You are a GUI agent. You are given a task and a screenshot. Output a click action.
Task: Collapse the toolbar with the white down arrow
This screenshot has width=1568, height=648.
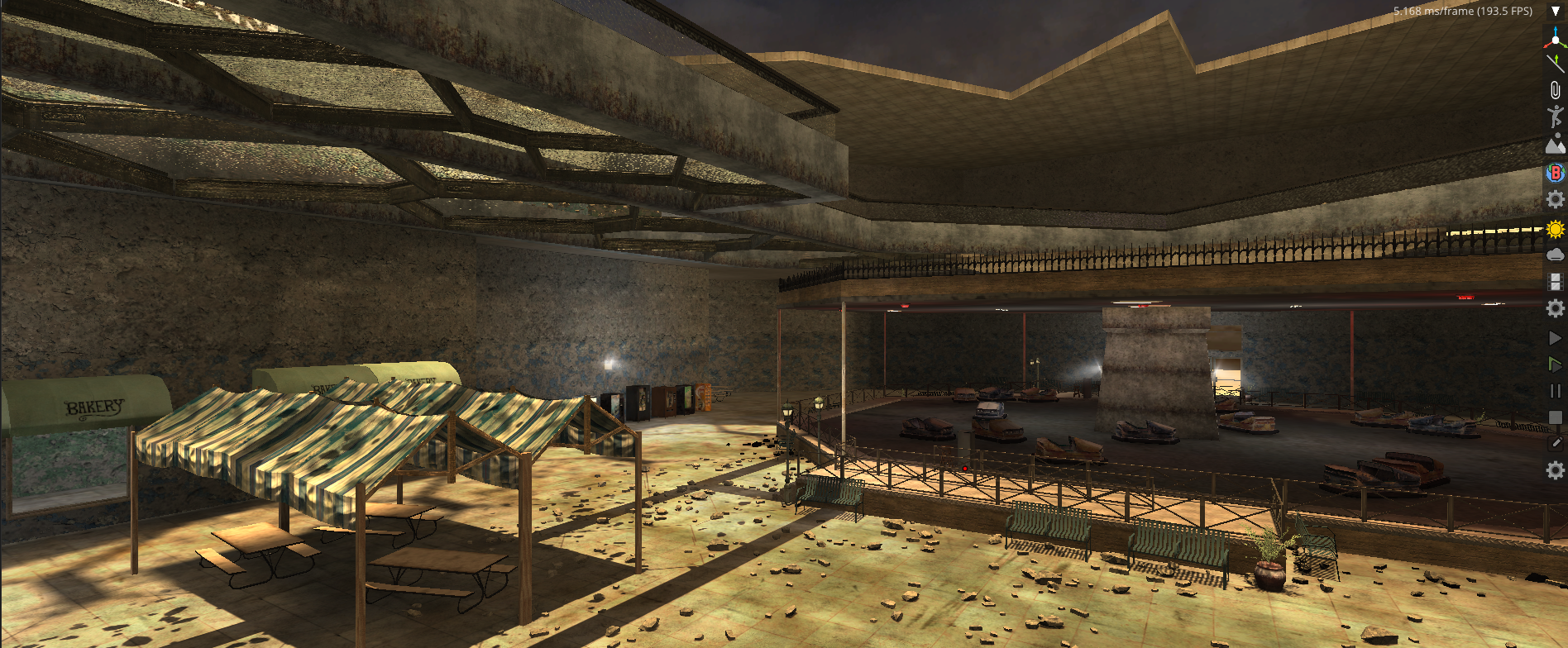[x=1555, y=12]
